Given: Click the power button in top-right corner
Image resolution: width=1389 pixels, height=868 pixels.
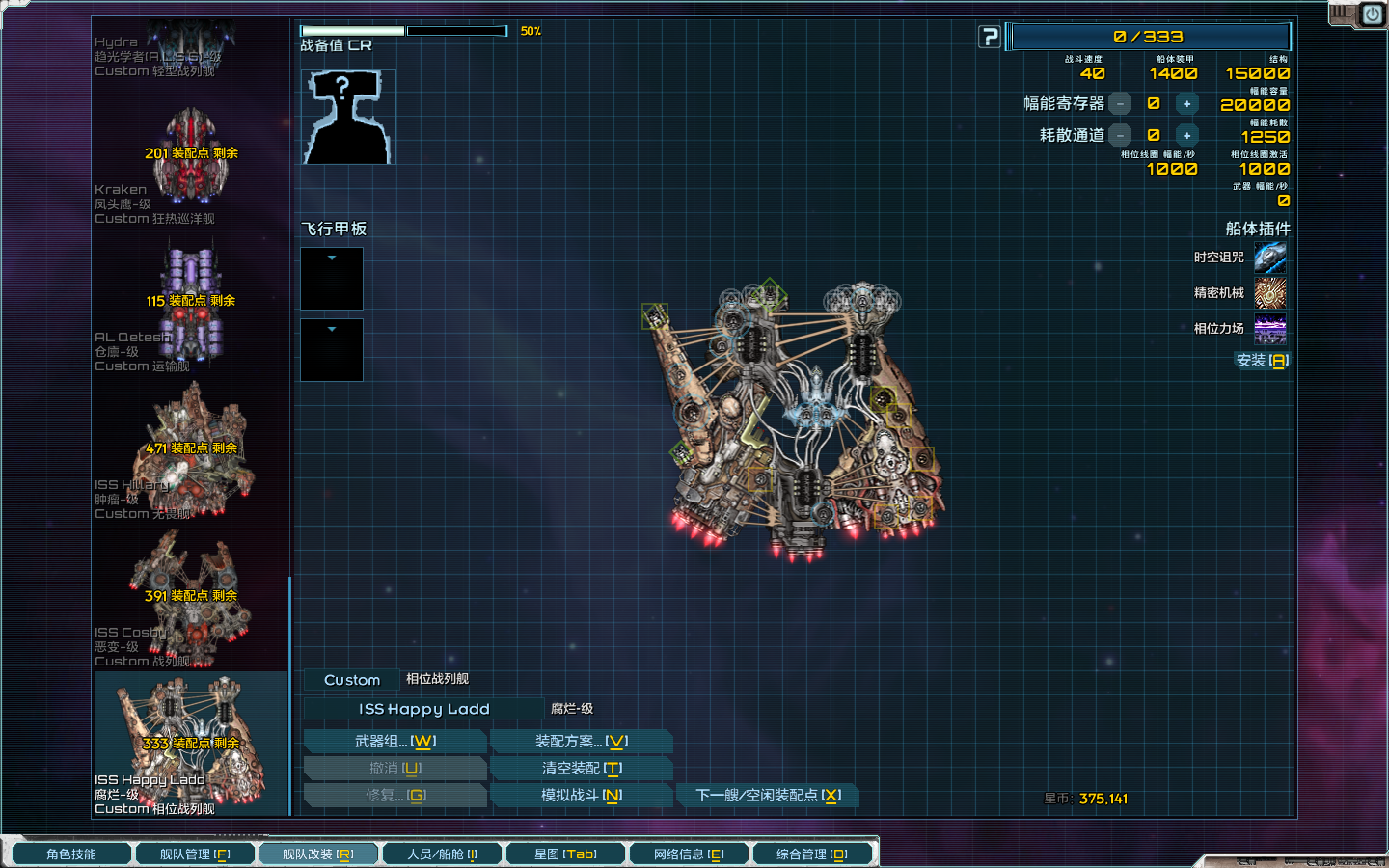Looking at the screenshot, I should 1371,14.
